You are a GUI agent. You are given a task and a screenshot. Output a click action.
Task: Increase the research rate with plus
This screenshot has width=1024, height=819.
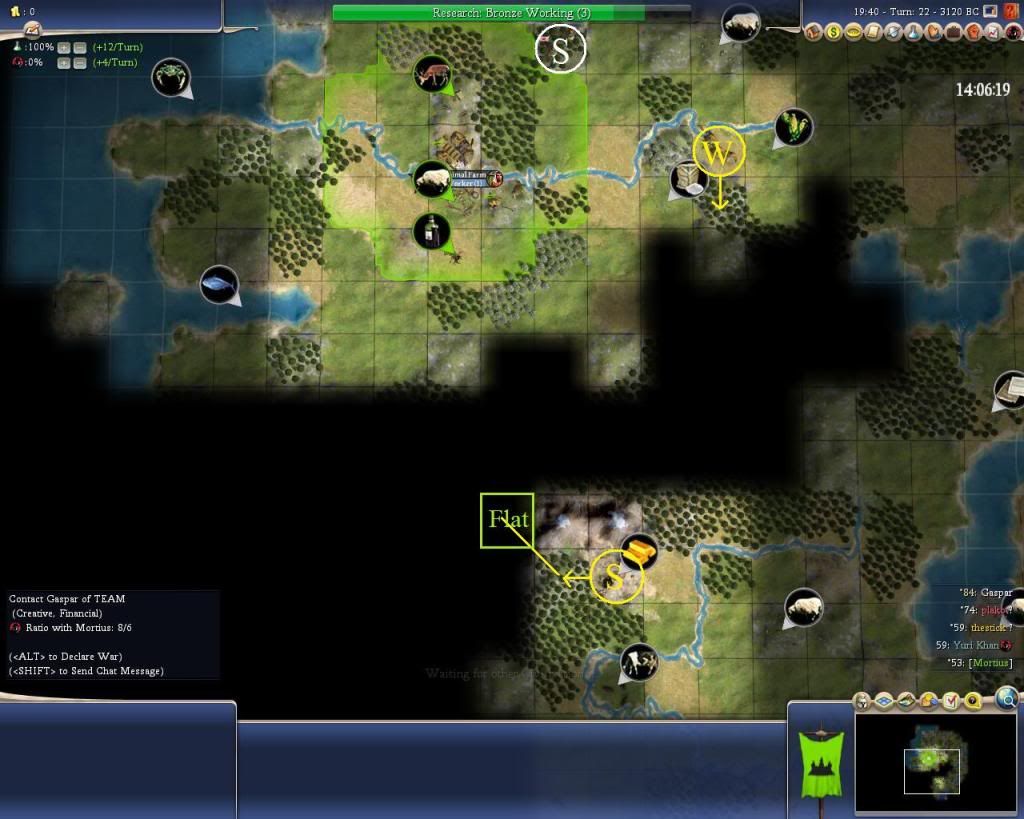click(x=64, y=47)
